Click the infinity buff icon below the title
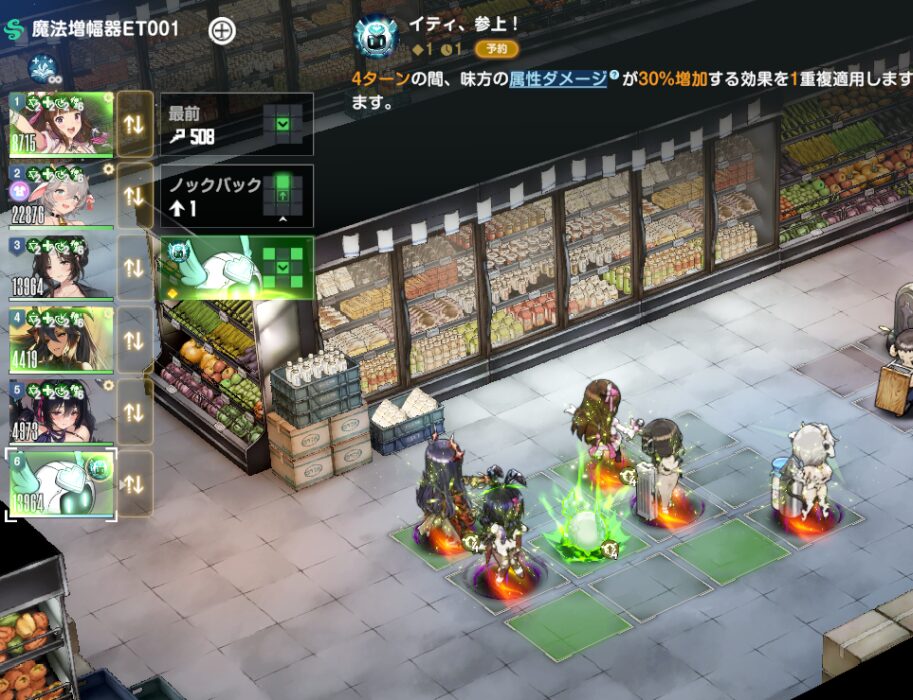Viewport: 913px width, 700px height. tap(42, 69)
